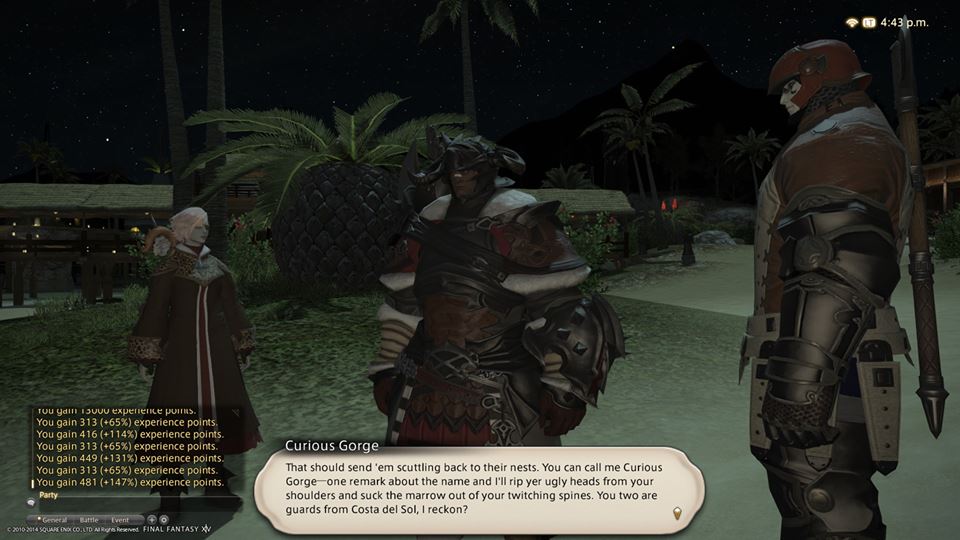Add a new chat log tab
The height and width of the screenshot is (540, 960).
tap(152, 520)
